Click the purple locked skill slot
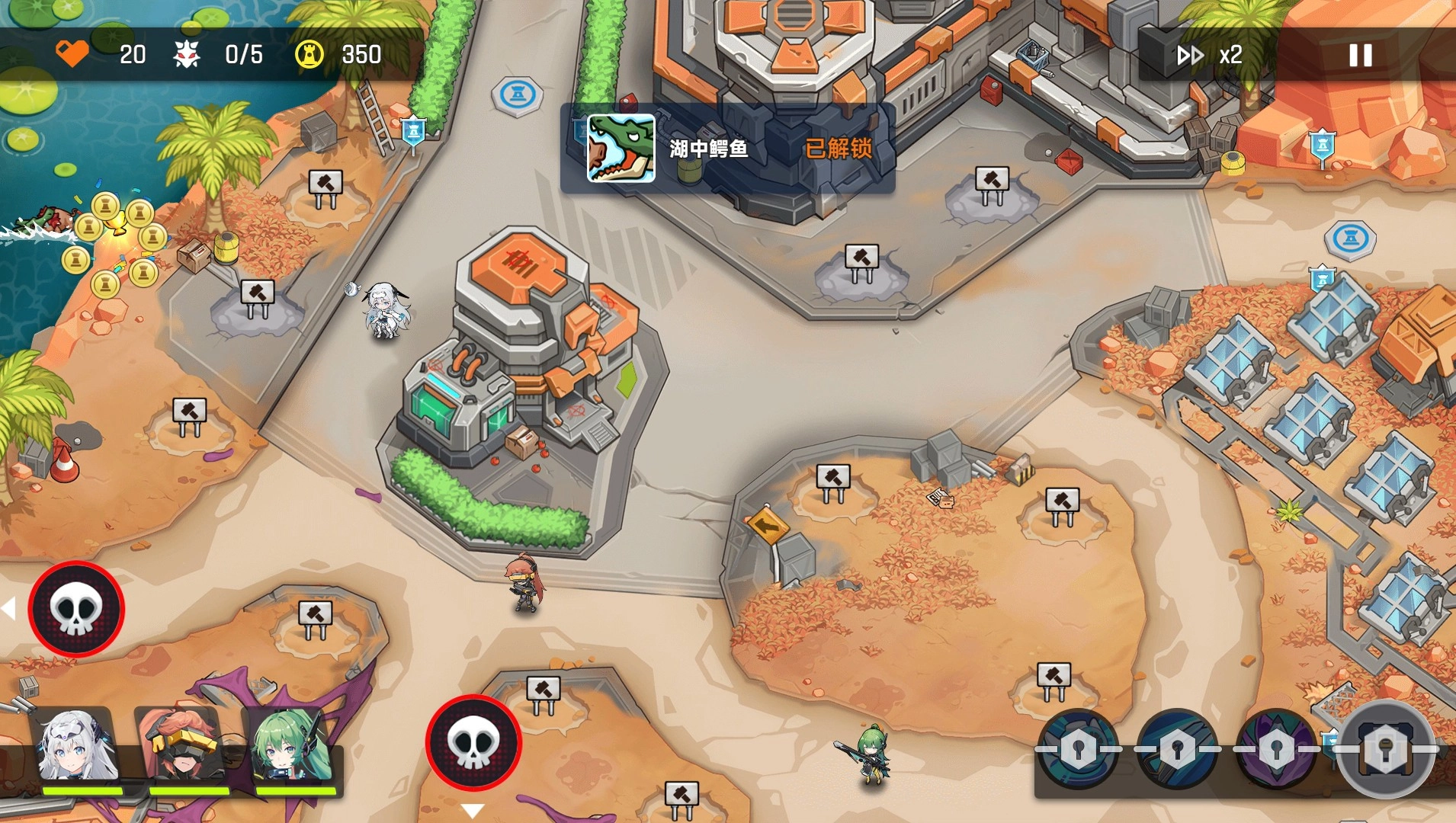The height and width of the screenshot is (823, 1456). [1275, 749]
